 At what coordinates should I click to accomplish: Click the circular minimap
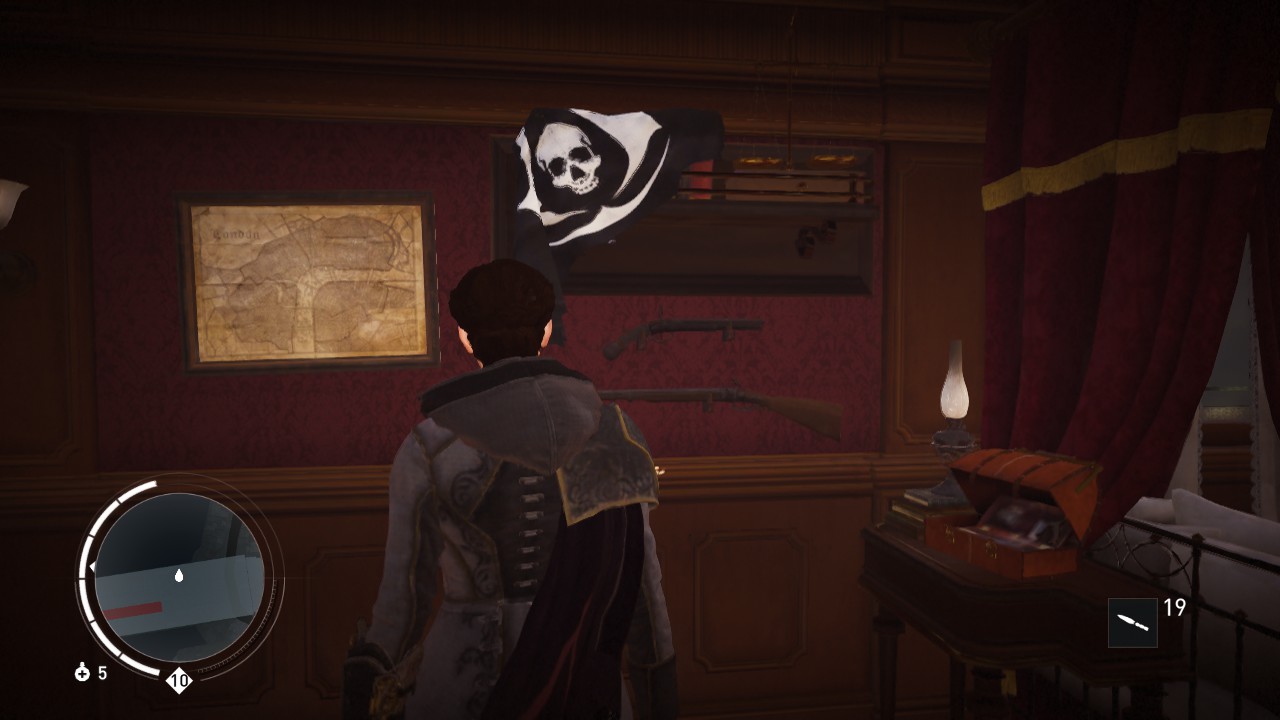(x=180, y=577)
